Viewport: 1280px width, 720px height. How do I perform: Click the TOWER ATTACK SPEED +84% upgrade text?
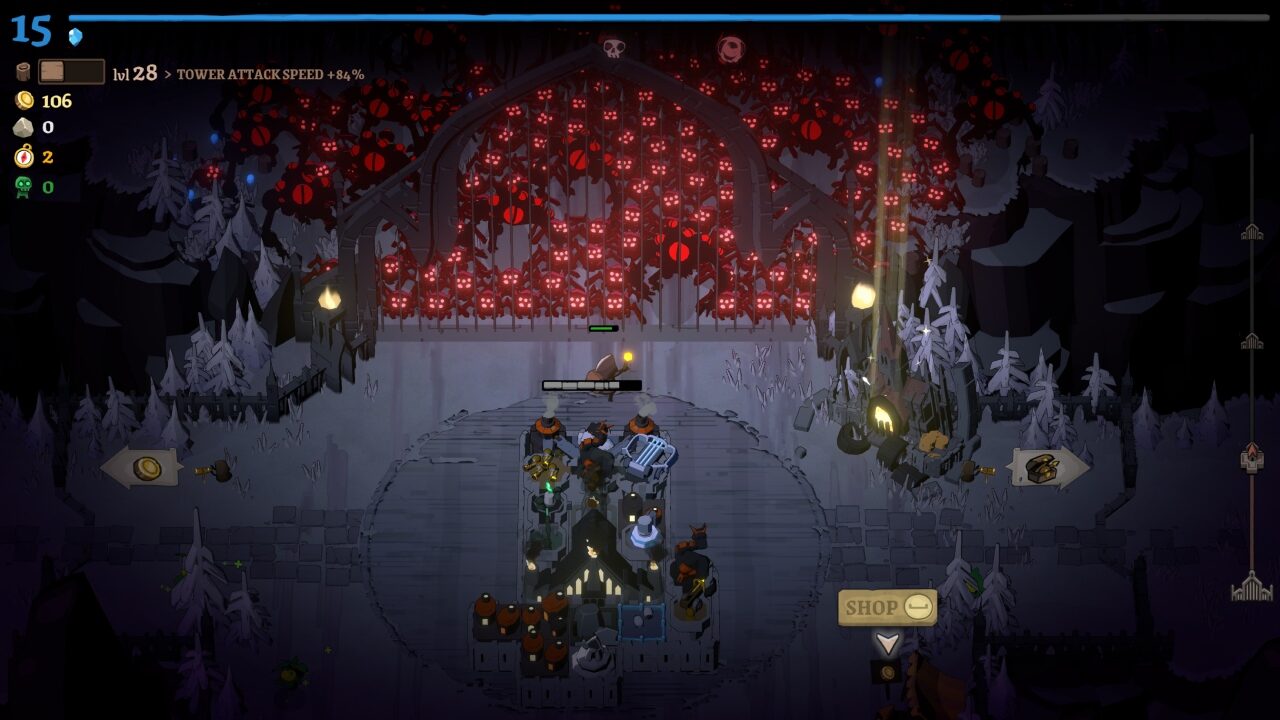point(270,73)
